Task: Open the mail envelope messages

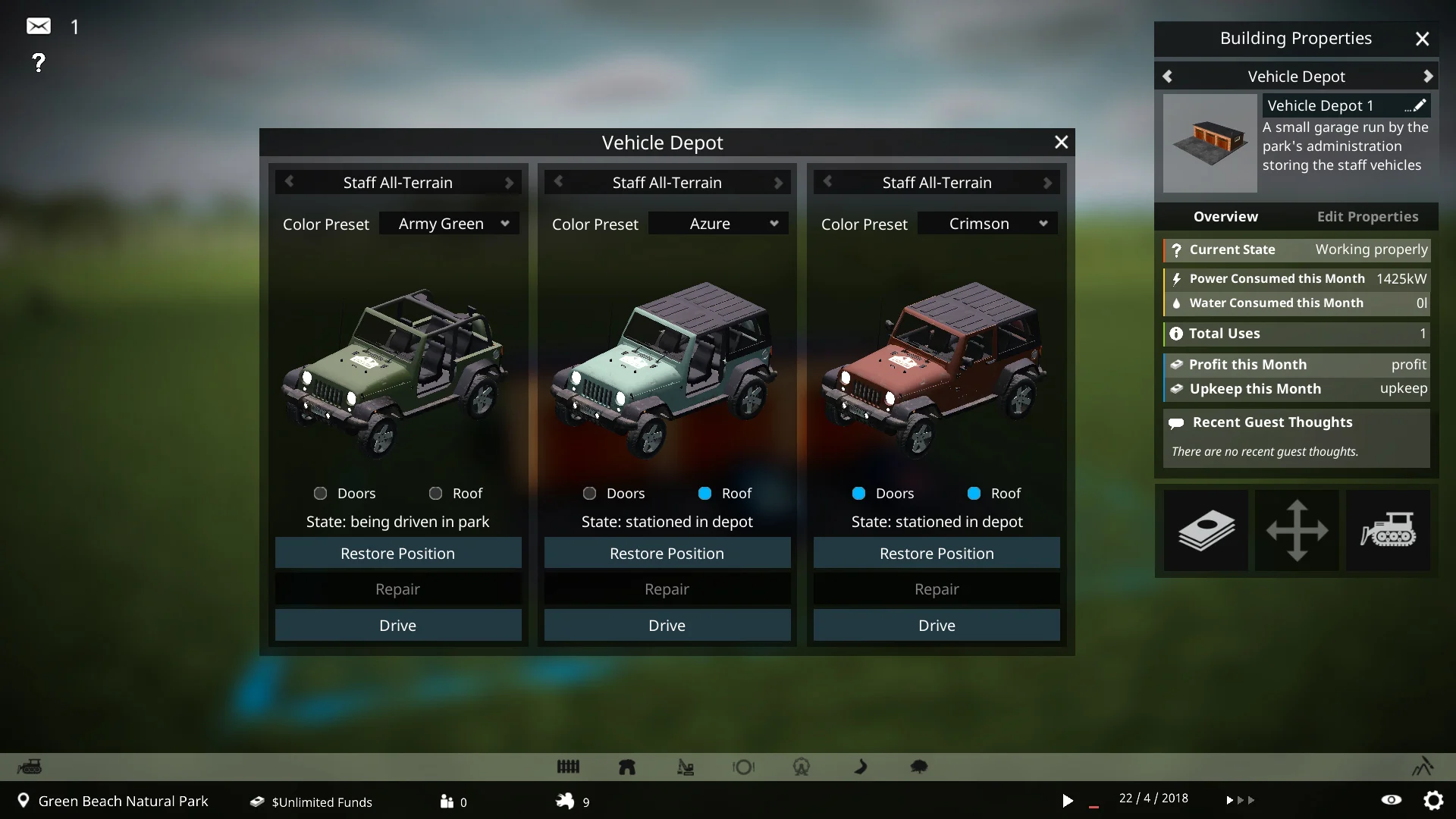Action: tap(39, 27)
